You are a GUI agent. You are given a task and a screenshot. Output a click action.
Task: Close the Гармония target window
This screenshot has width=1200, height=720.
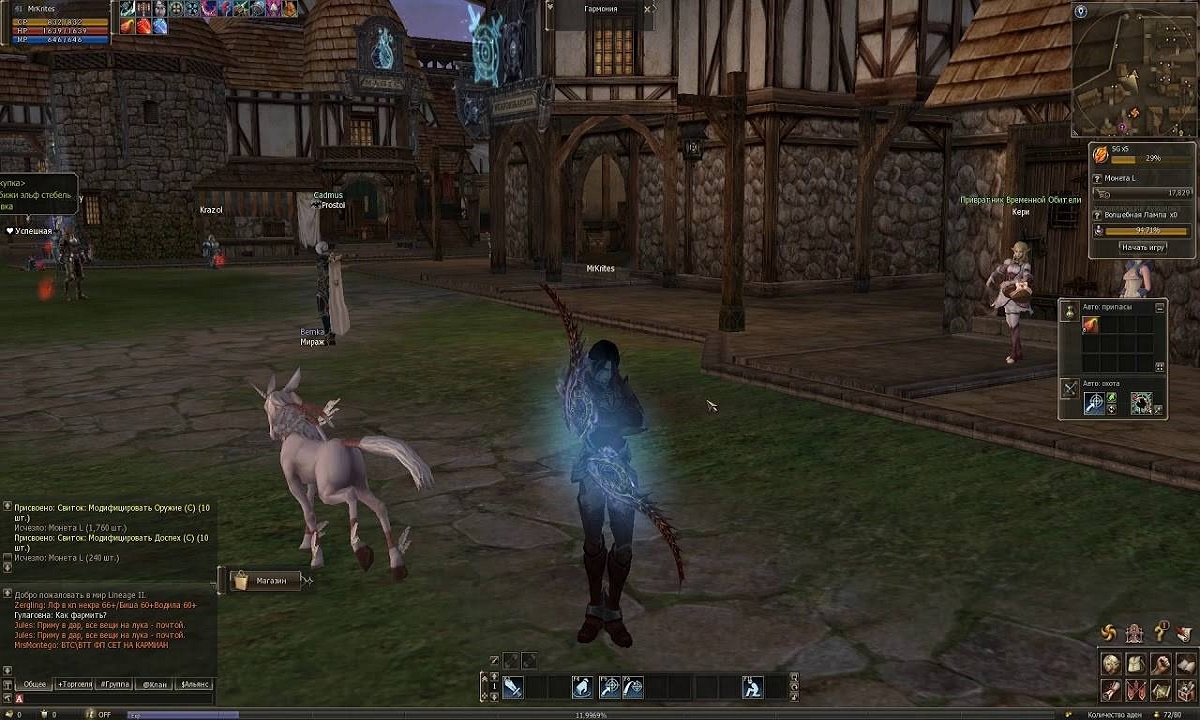click(x=648, y=9)
